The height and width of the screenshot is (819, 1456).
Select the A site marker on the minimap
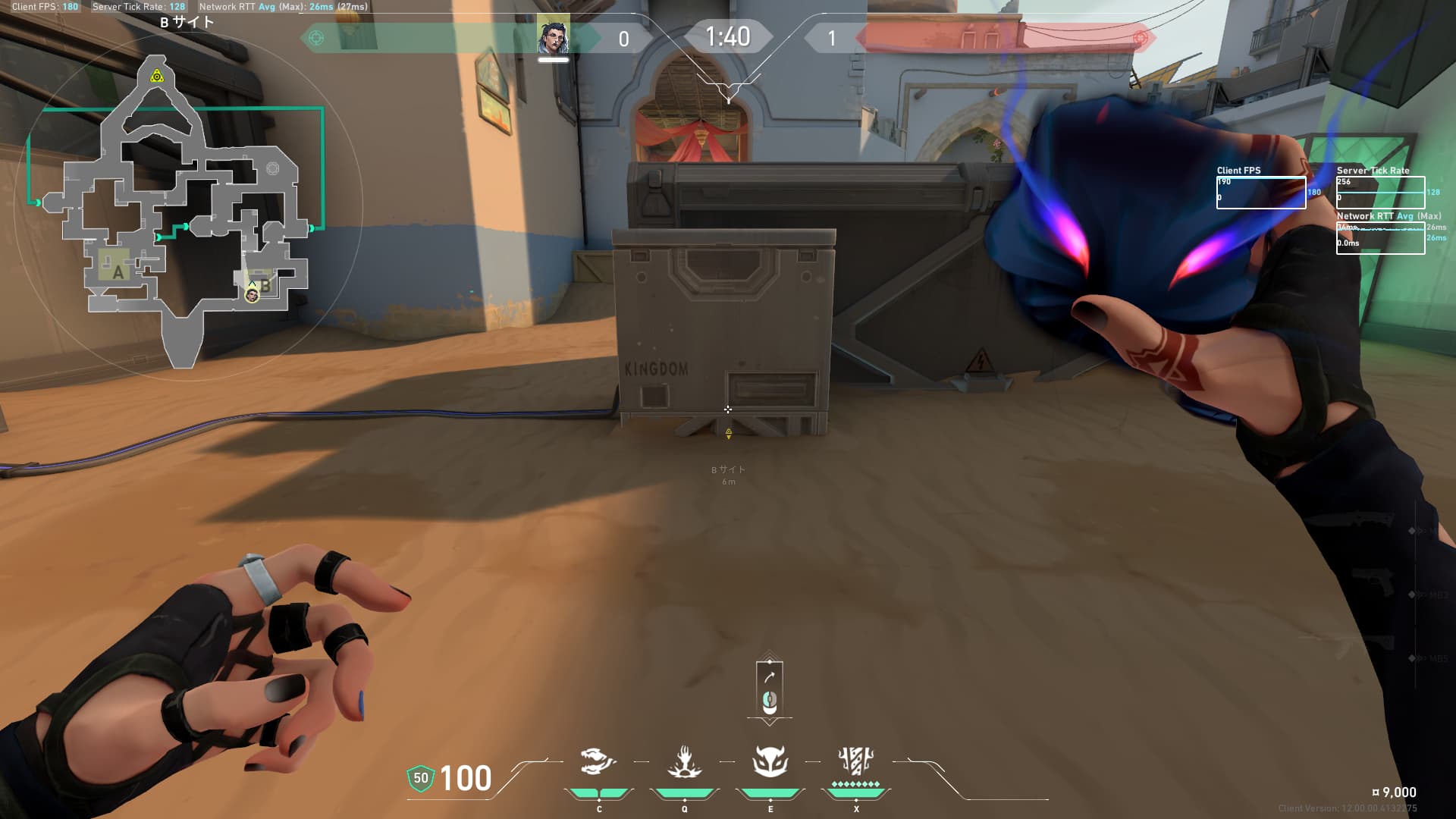[118, 271]
